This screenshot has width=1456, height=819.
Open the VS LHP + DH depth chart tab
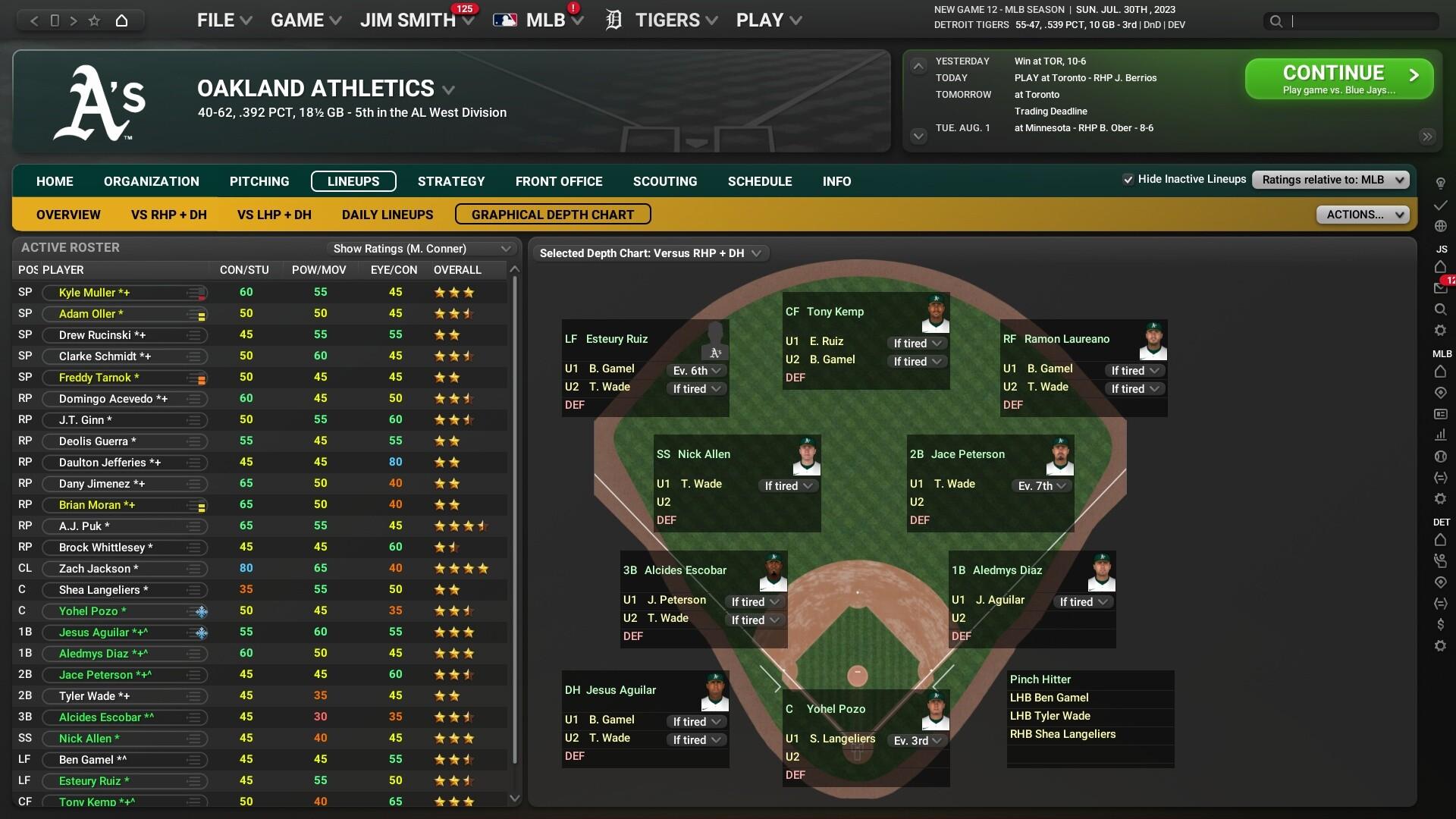point(273,215)
